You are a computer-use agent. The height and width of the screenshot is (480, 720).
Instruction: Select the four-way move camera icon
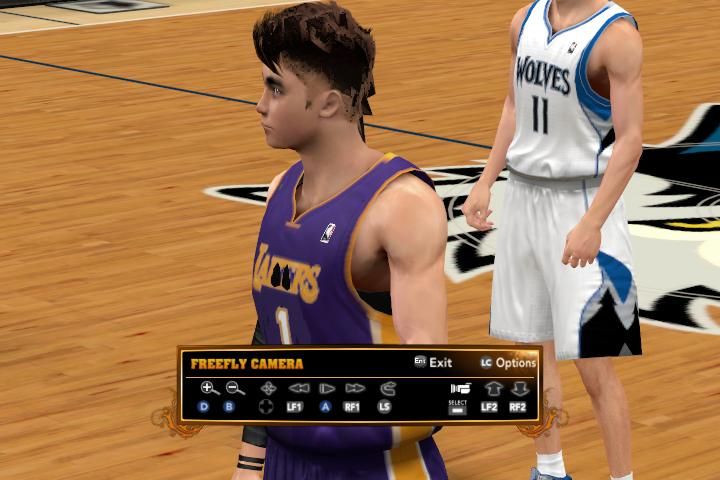coord(268,388)
